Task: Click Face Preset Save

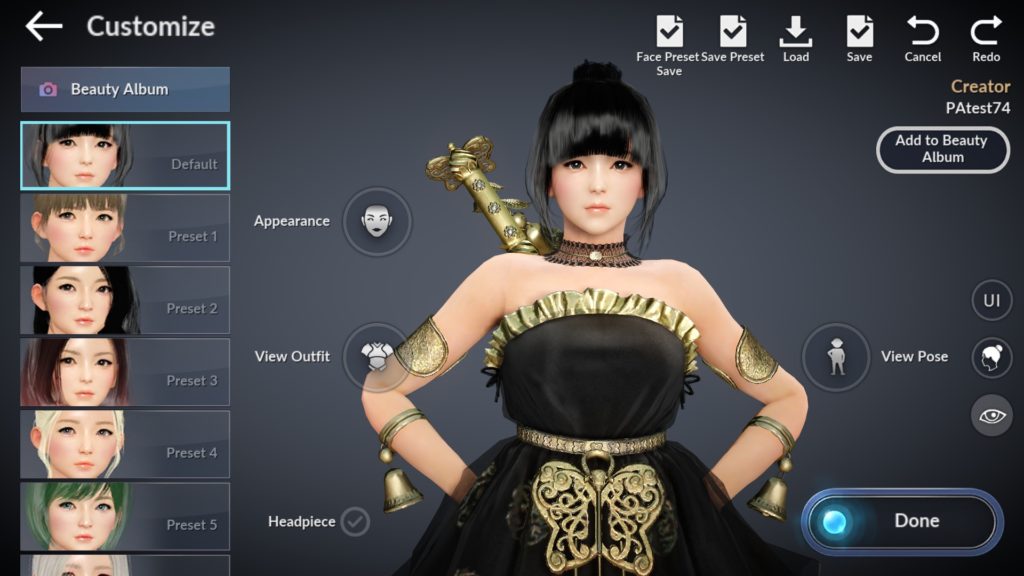Action: 669,32
